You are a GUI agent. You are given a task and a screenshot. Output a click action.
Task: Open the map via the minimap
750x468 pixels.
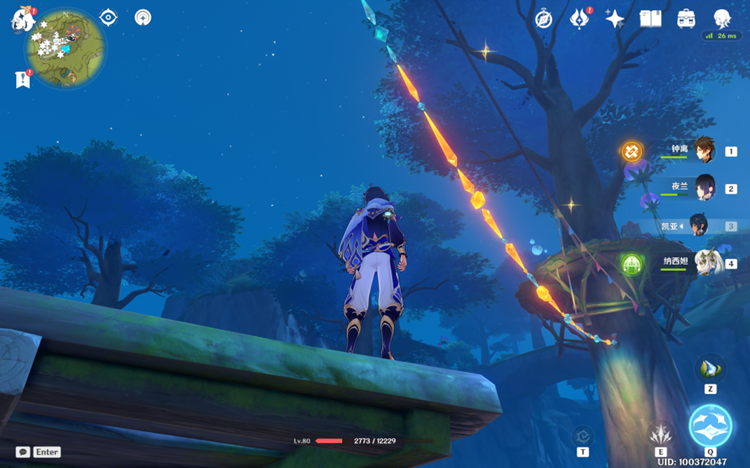[66, 47]
